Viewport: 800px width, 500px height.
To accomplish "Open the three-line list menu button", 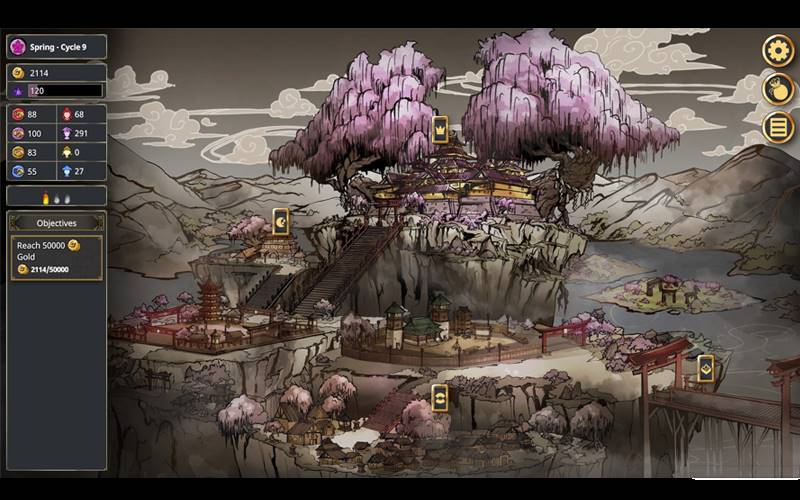I will tap(778, 127).
